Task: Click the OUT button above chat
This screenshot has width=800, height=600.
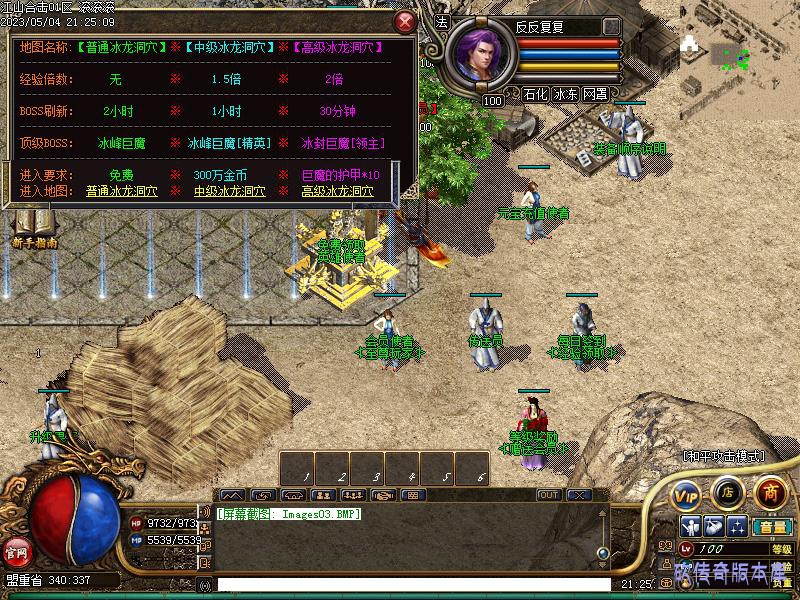Action: coord(549,495)
